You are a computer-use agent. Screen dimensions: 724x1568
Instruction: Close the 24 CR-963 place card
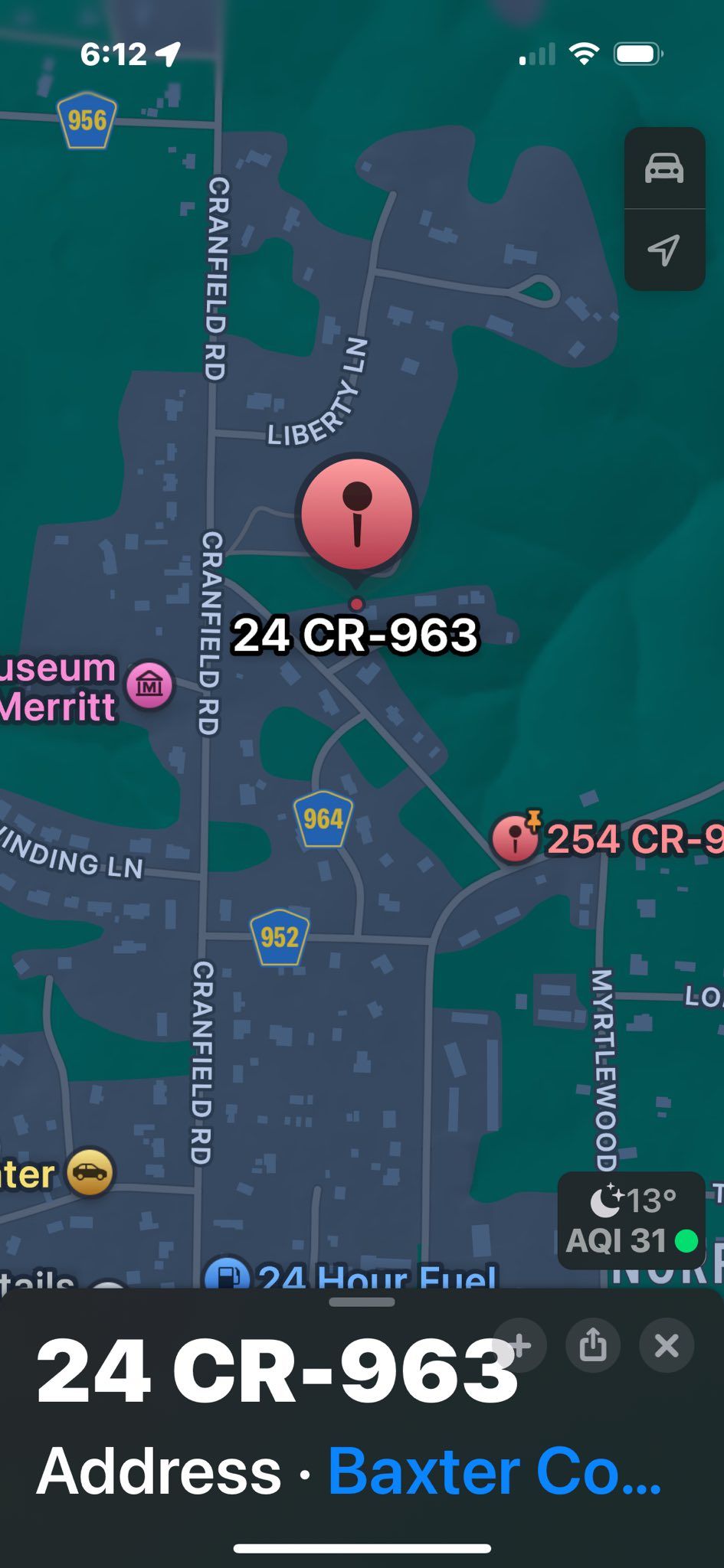(x=667, y=1345)
